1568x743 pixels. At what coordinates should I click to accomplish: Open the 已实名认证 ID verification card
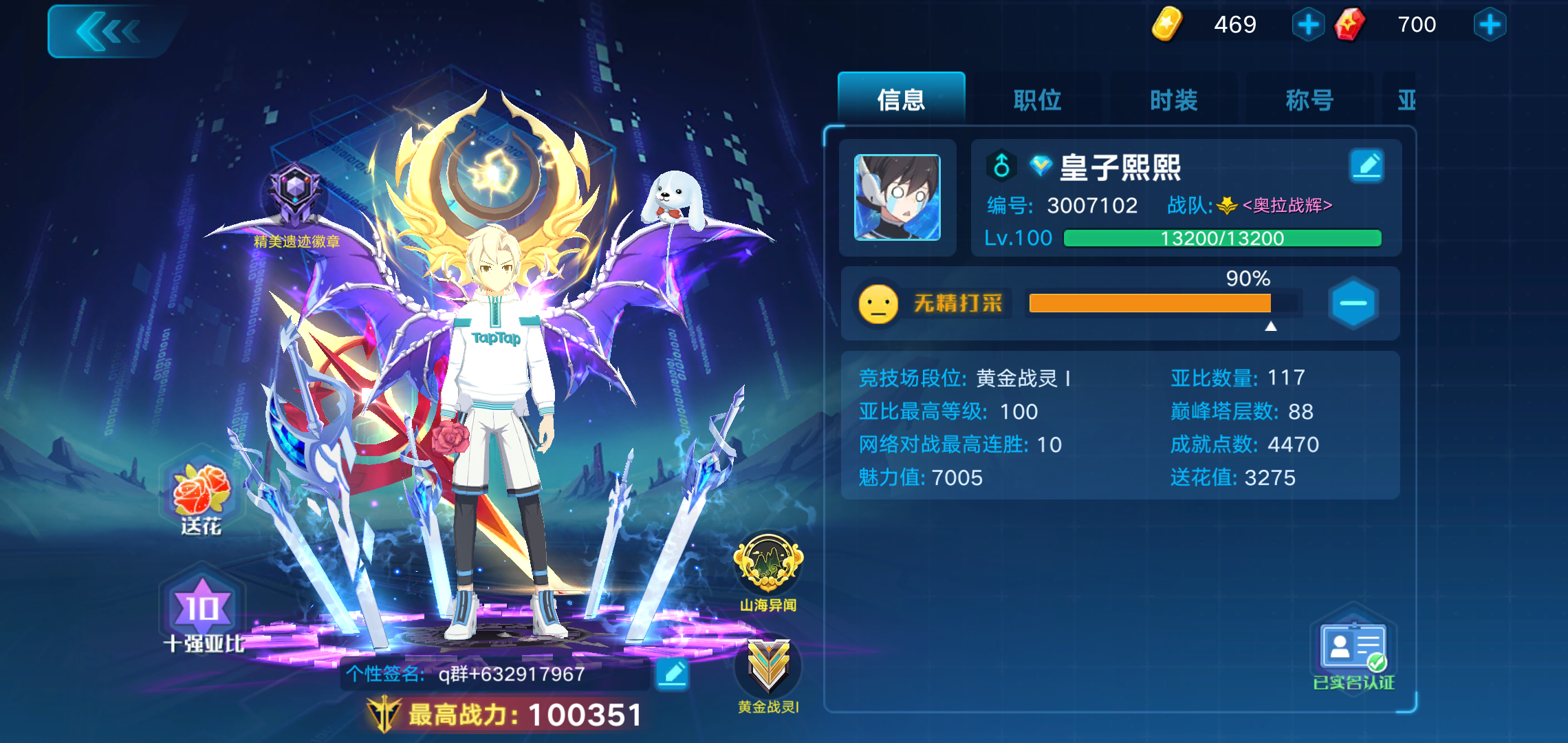(x=1353, y=647)
